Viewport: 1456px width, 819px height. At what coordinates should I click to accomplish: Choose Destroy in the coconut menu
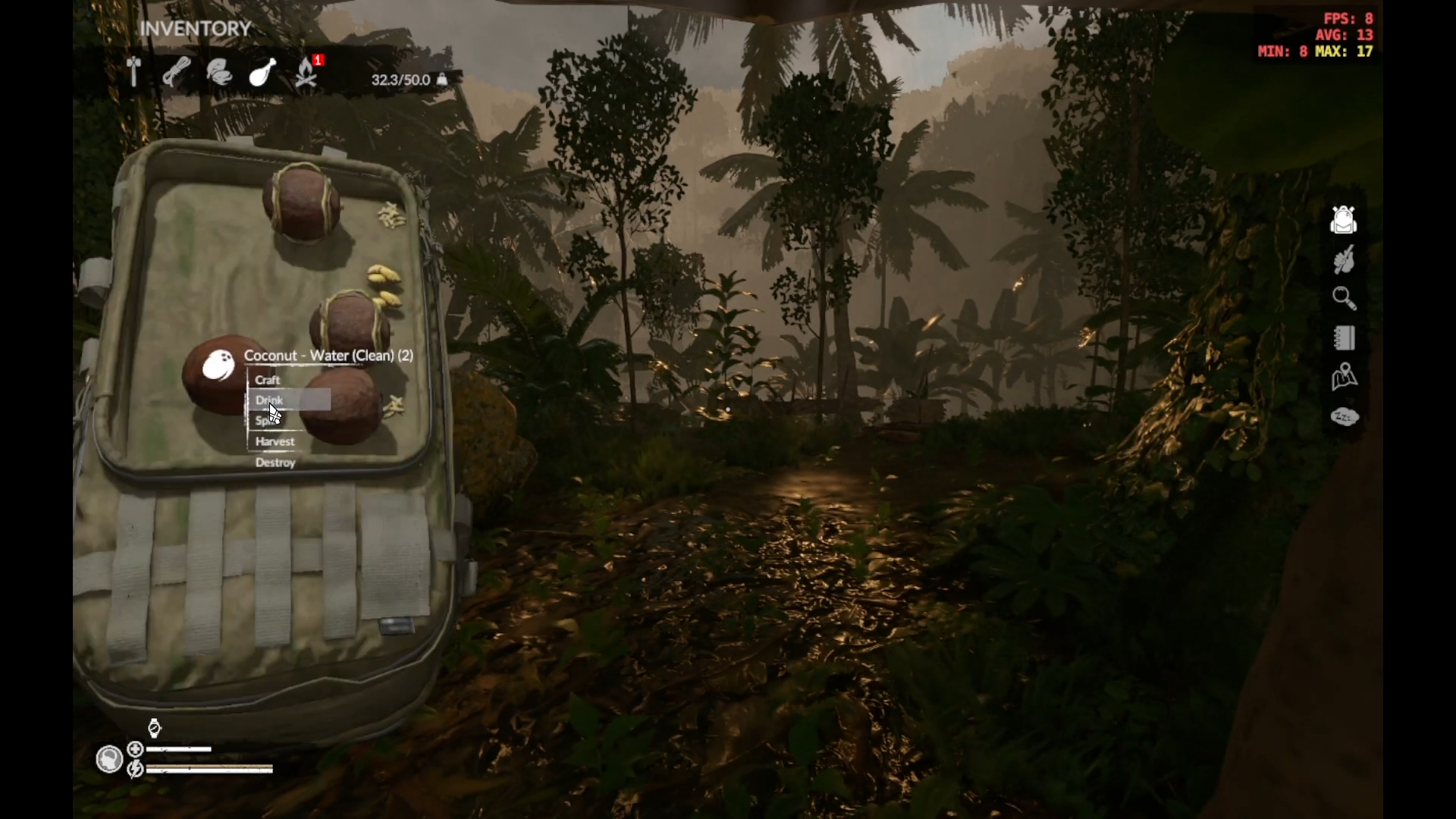click(275, 462)
